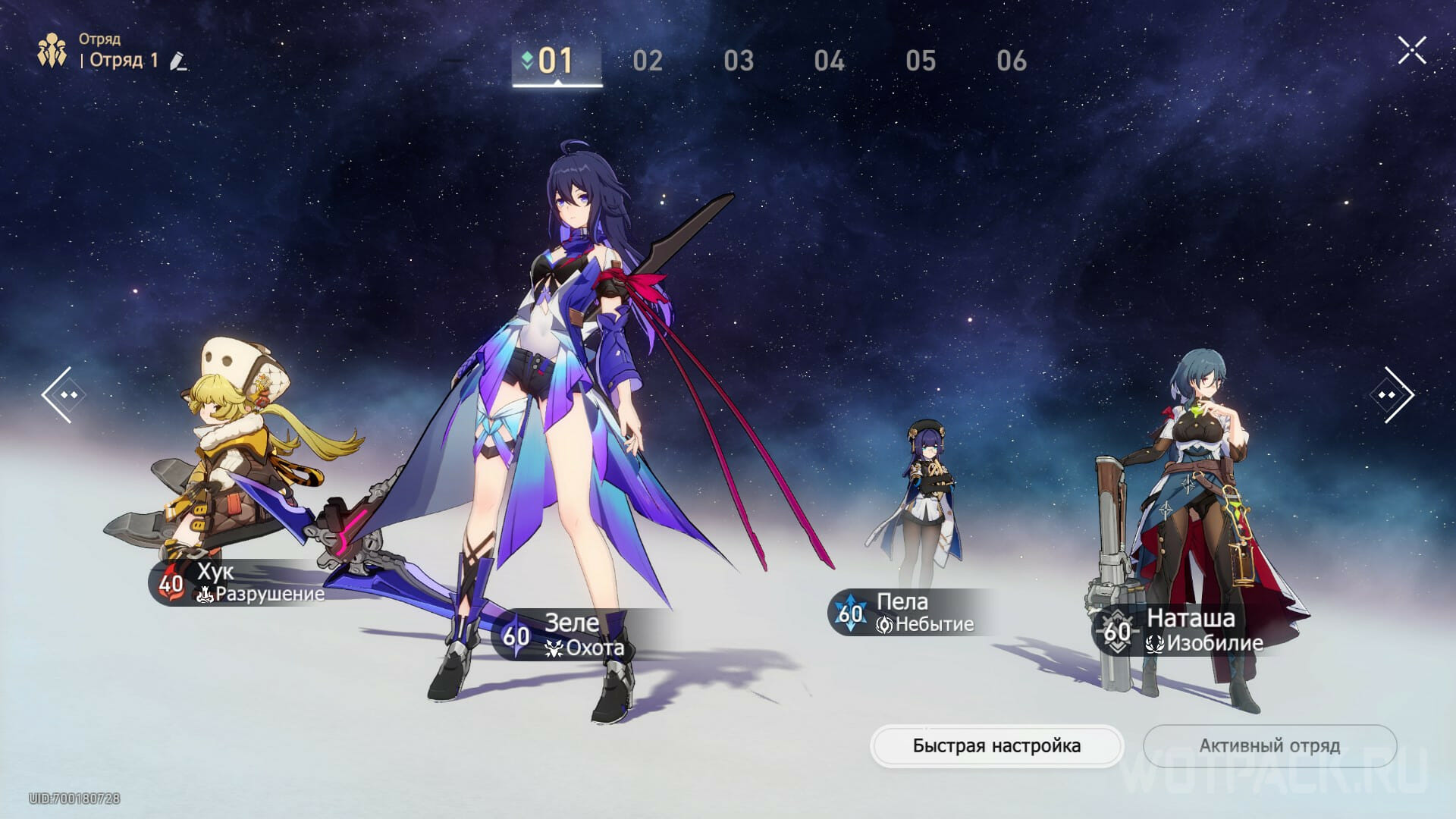Go to team tab 06

(x=1012, y=61)
